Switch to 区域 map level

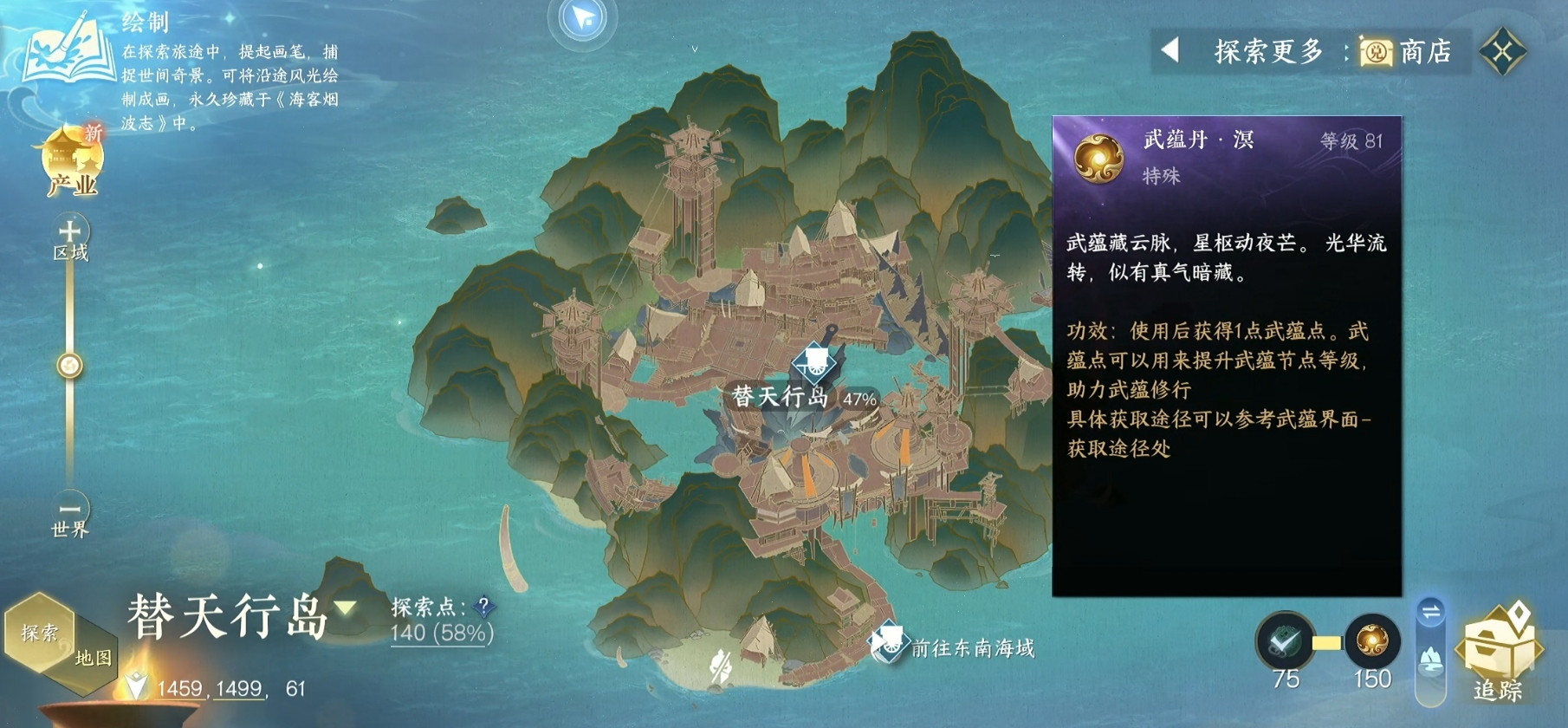pos(71,230)
